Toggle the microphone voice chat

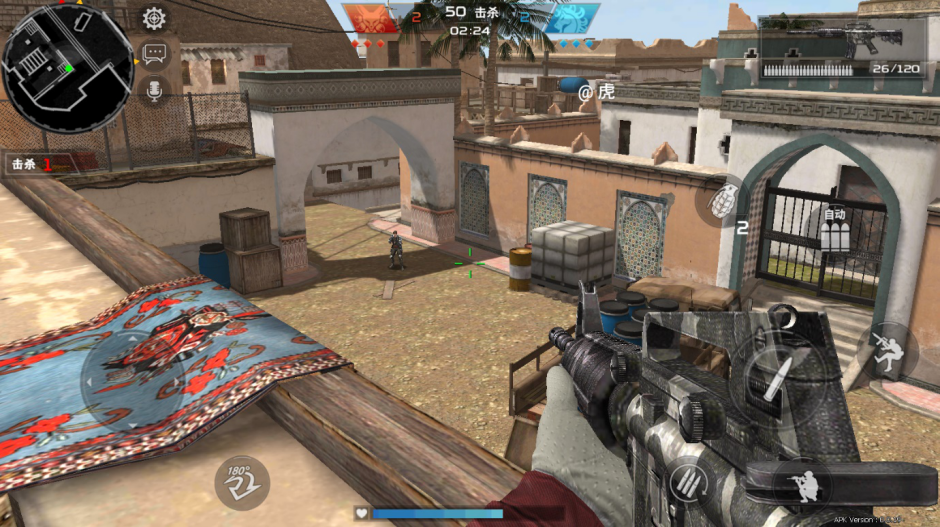(x=154, y=91)
